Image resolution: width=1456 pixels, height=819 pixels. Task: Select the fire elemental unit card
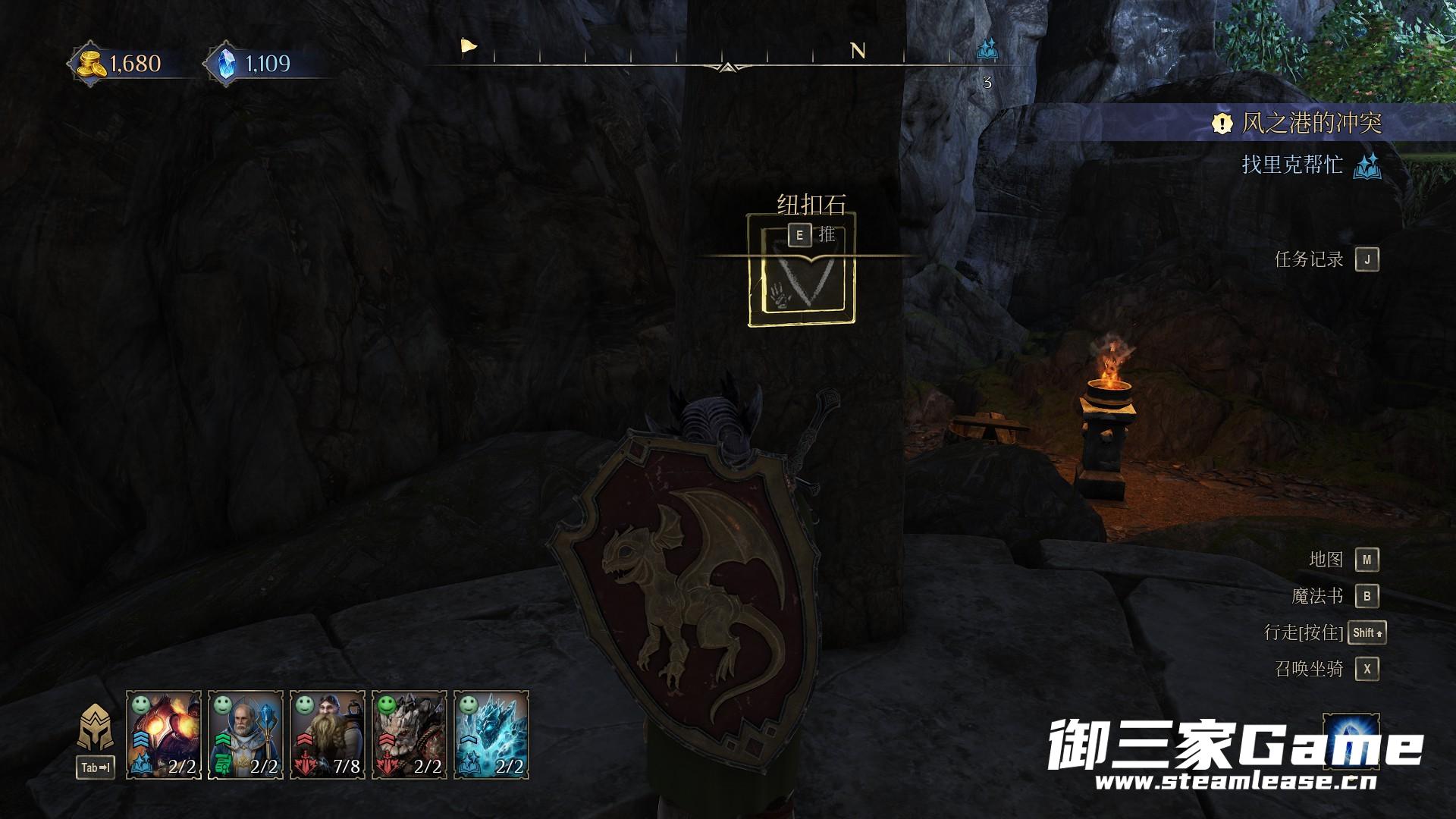click(164, 734)
